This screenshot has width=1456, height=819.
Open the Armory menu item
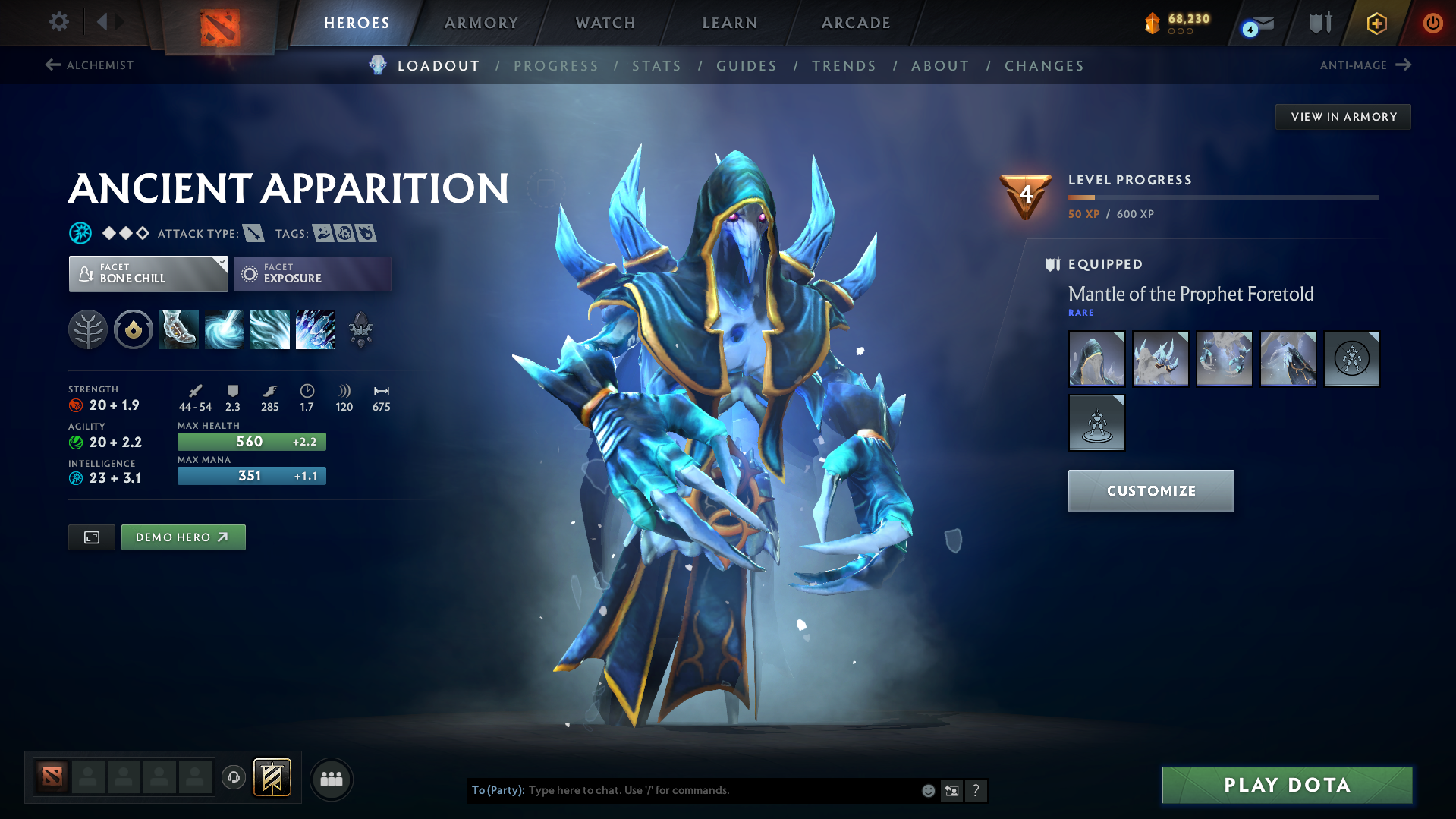coord(481,22)
